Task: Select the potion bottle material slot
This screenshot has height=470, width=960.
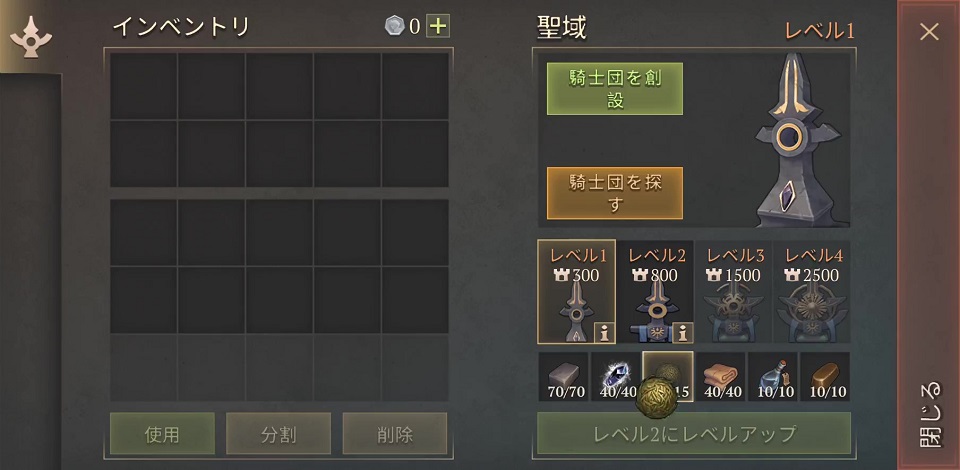Action: pos(772,376)
